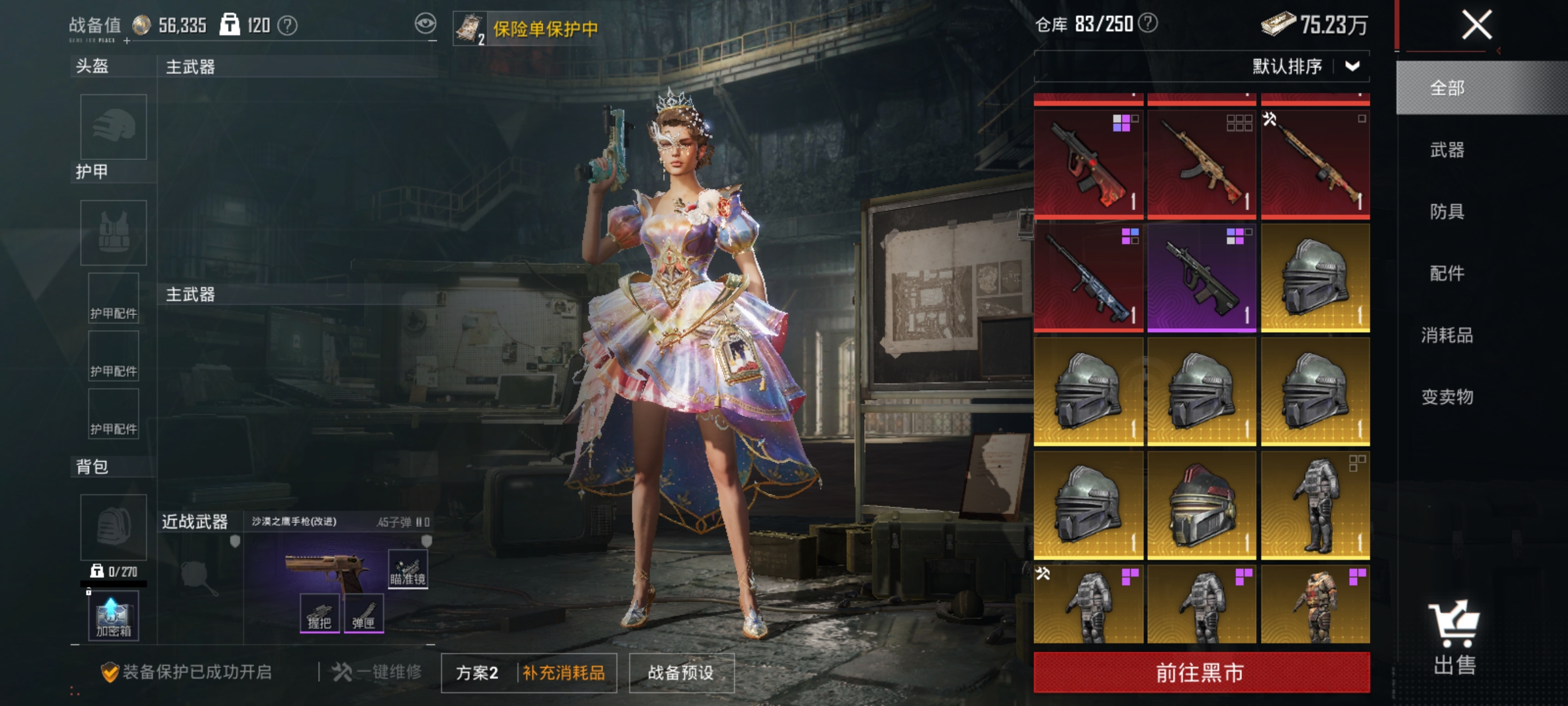Open 战备预设 loadout presets
Image resolution: width=1568 pixels, height=706 pixels.
point(681,673)
